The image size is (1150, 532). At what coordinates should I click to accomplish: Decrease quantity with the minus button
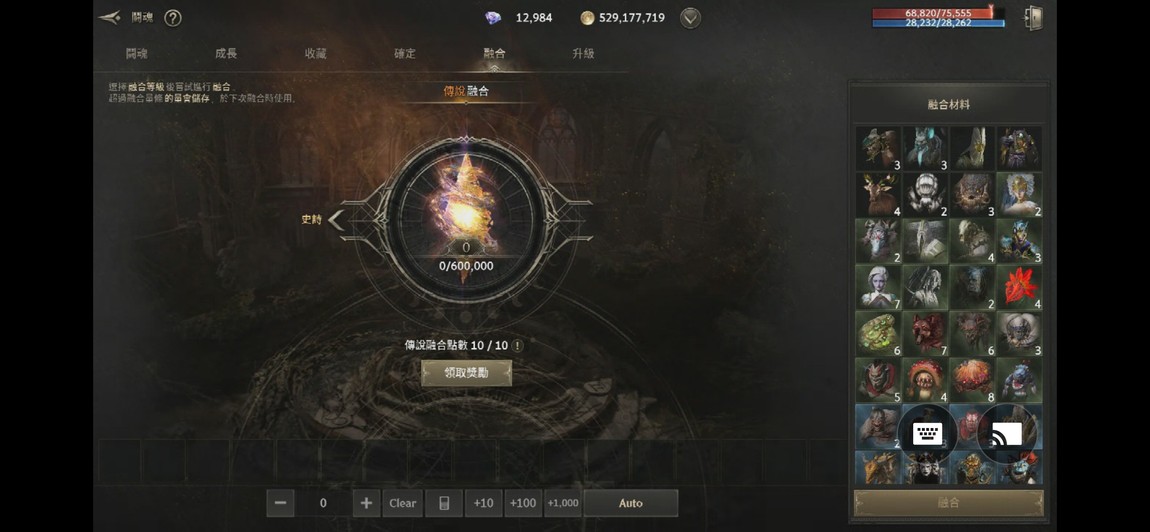coord(280,503)
